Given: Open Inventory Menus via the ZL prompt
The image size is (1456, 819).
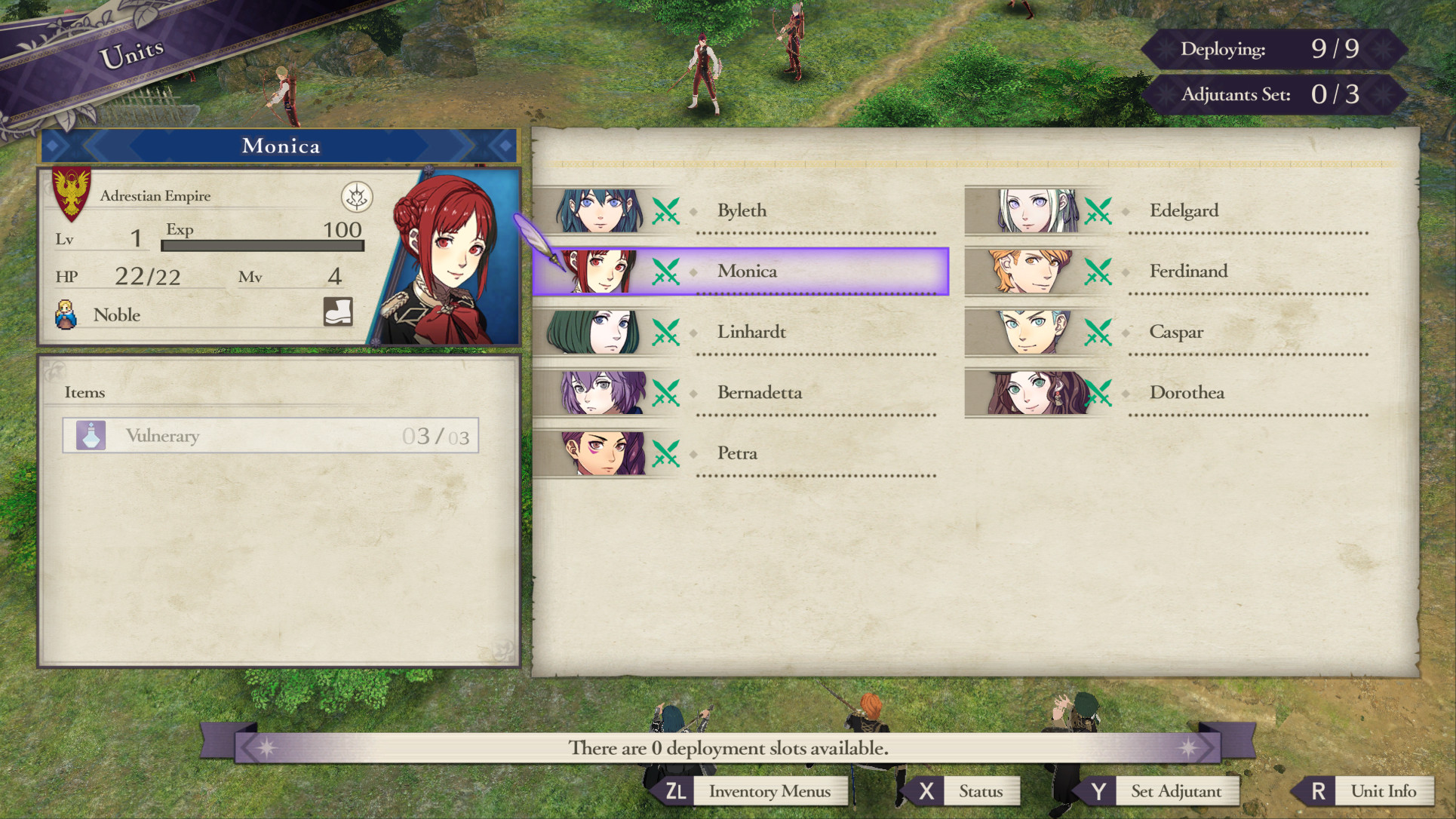Looking at the screenshot, I should pyautogui.click(x=769, y=792).
